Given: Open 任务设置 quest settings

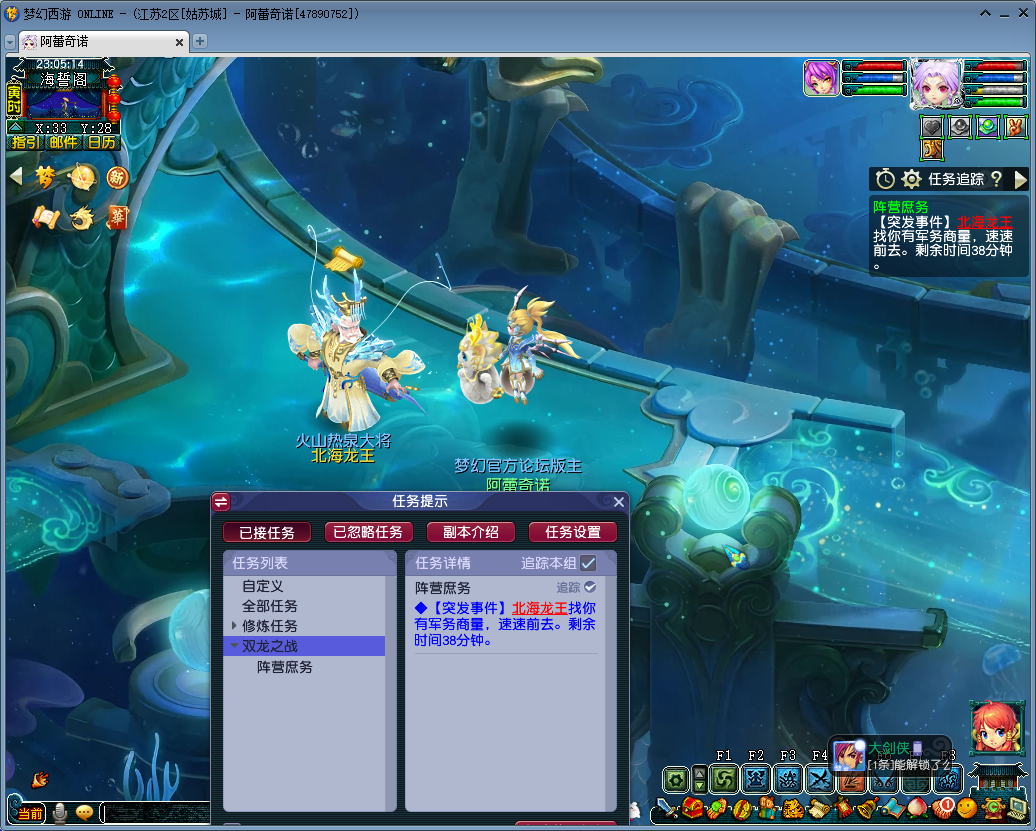Looking at the screenshot, I should (x=573, y=532).
